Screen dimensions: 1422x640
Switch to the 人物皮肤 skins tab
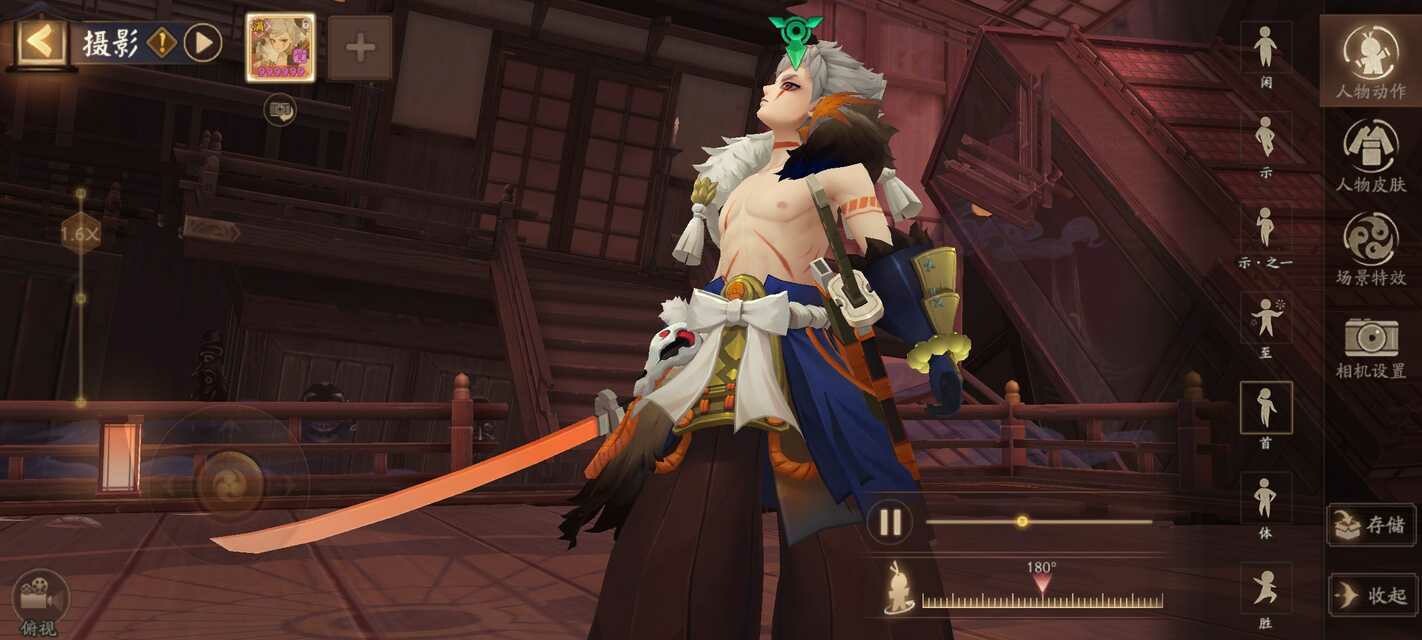click(x=1370, y=154)
